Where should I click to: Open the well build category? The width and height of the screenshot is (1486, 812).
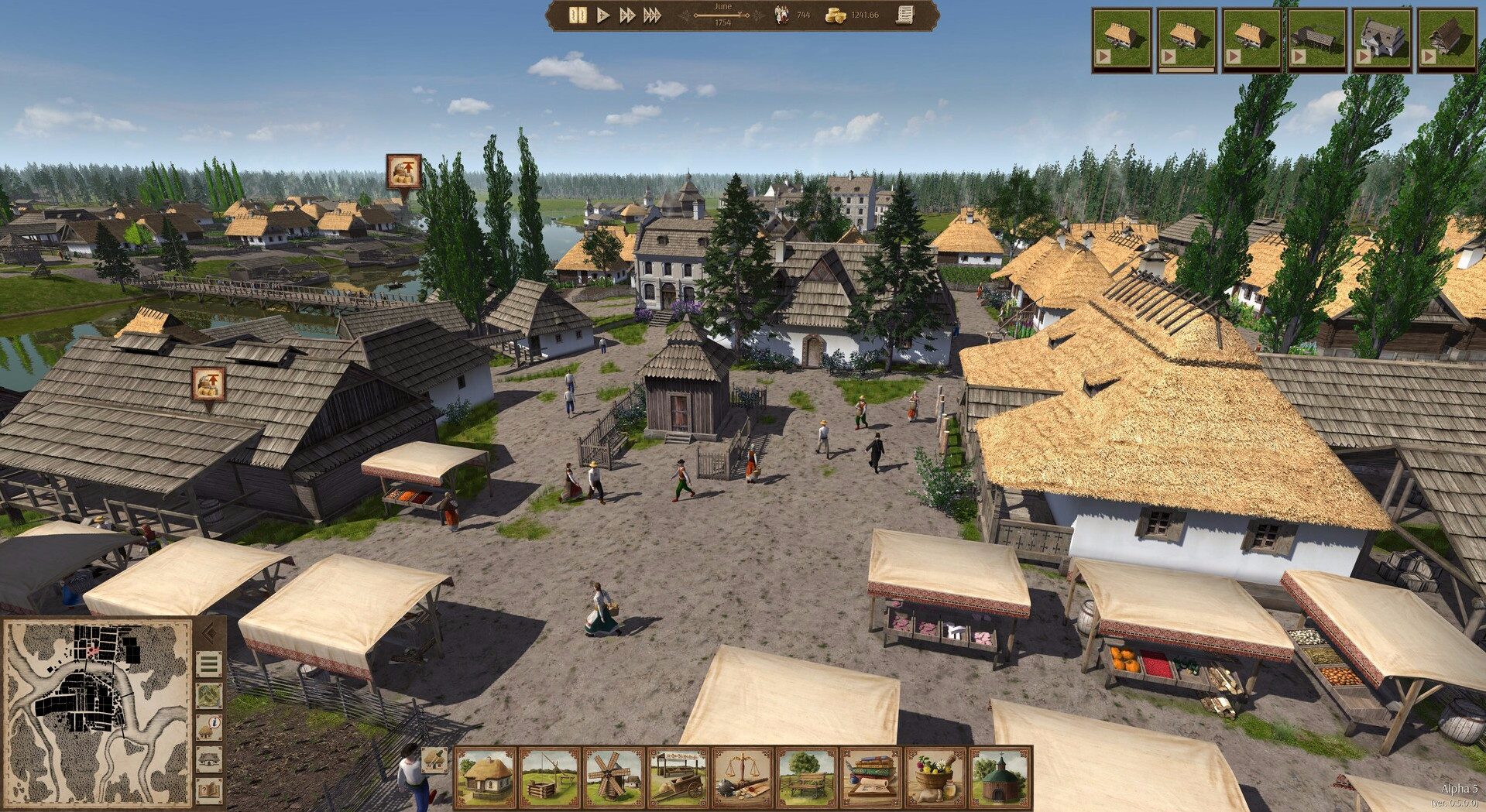coord(550,777)
